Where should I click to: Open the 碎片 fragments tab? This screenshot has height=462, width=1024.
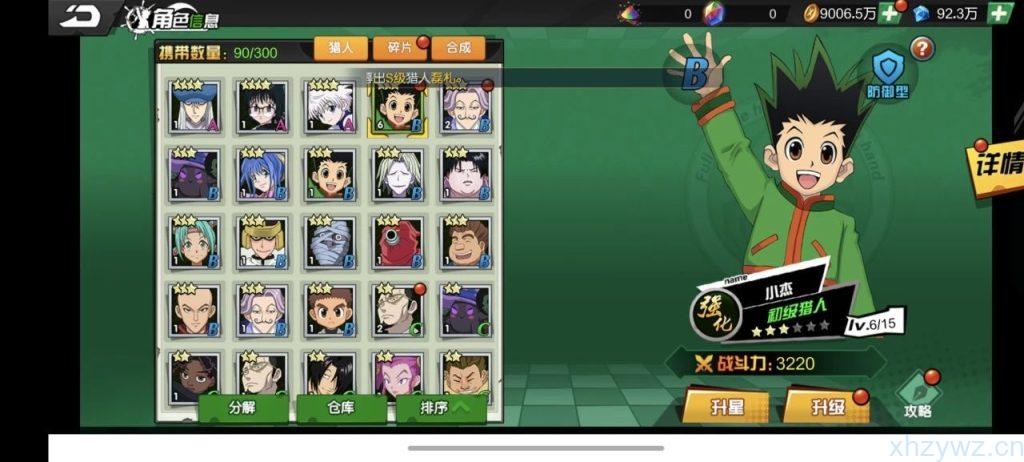click(399, 47)
